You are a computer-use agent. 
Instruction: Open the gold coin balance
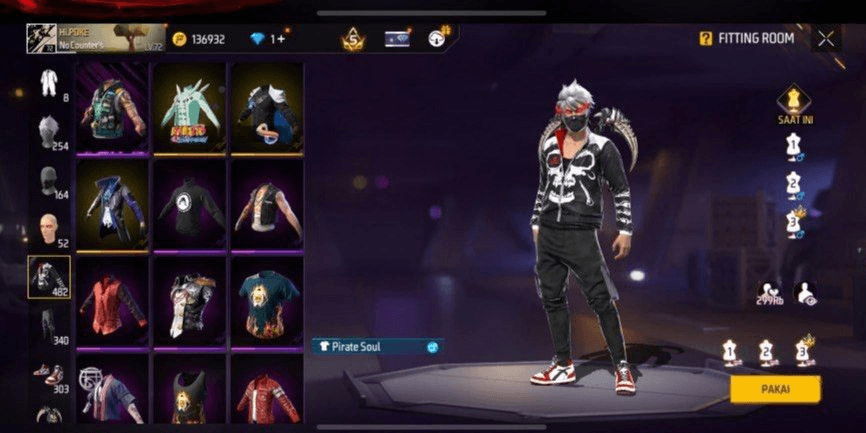tap(198, 39)
